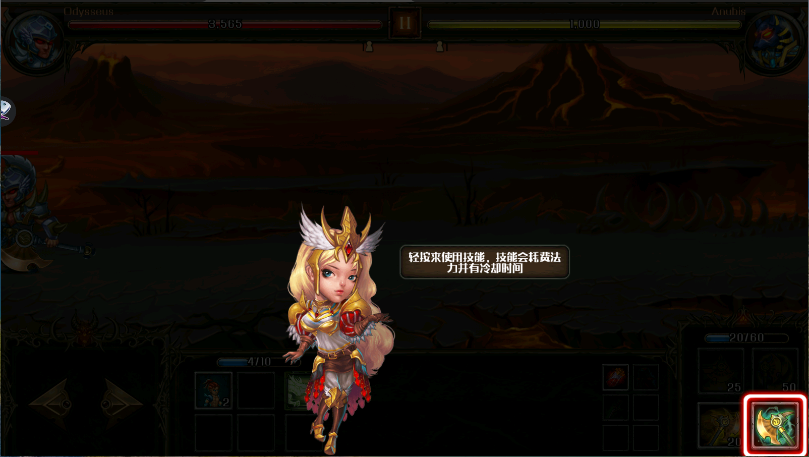Click the Anubis enemy portrait
The image size is (809, 457).
click(x=774, y=38)
